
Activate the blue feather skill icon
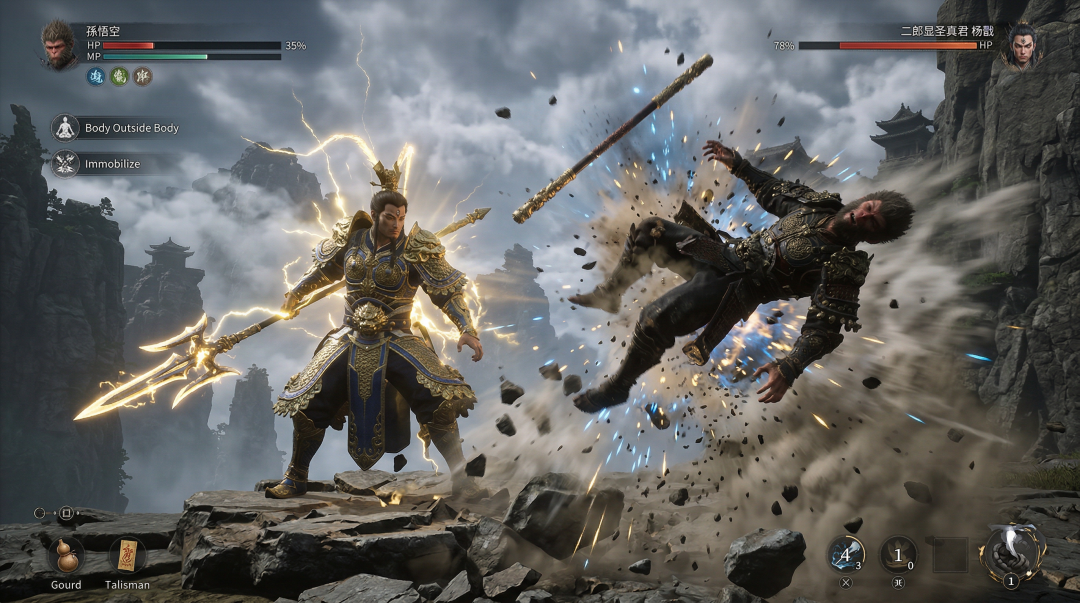point(845,554)
